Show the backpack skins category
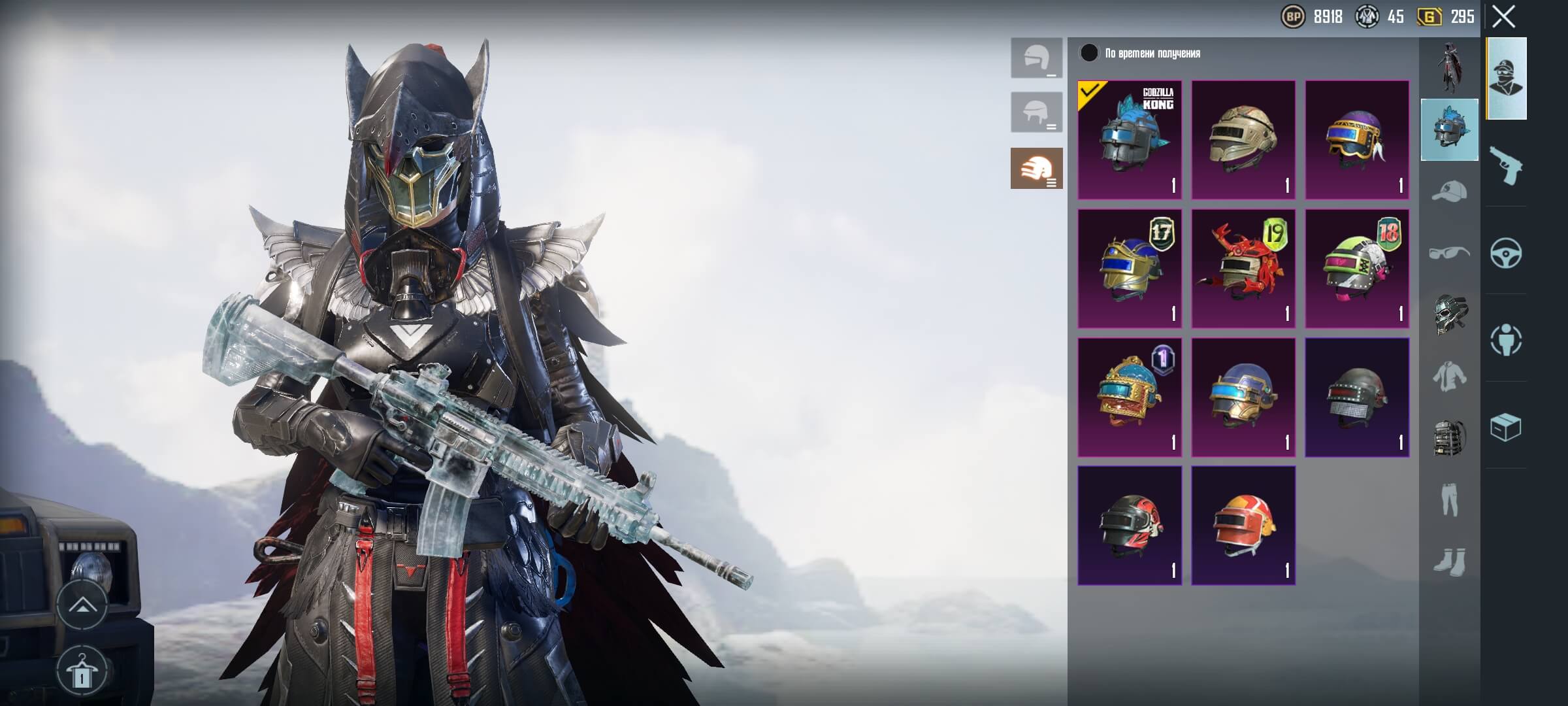The width and height of the screenshot is (1568, 706). [x=1449, y=438]
